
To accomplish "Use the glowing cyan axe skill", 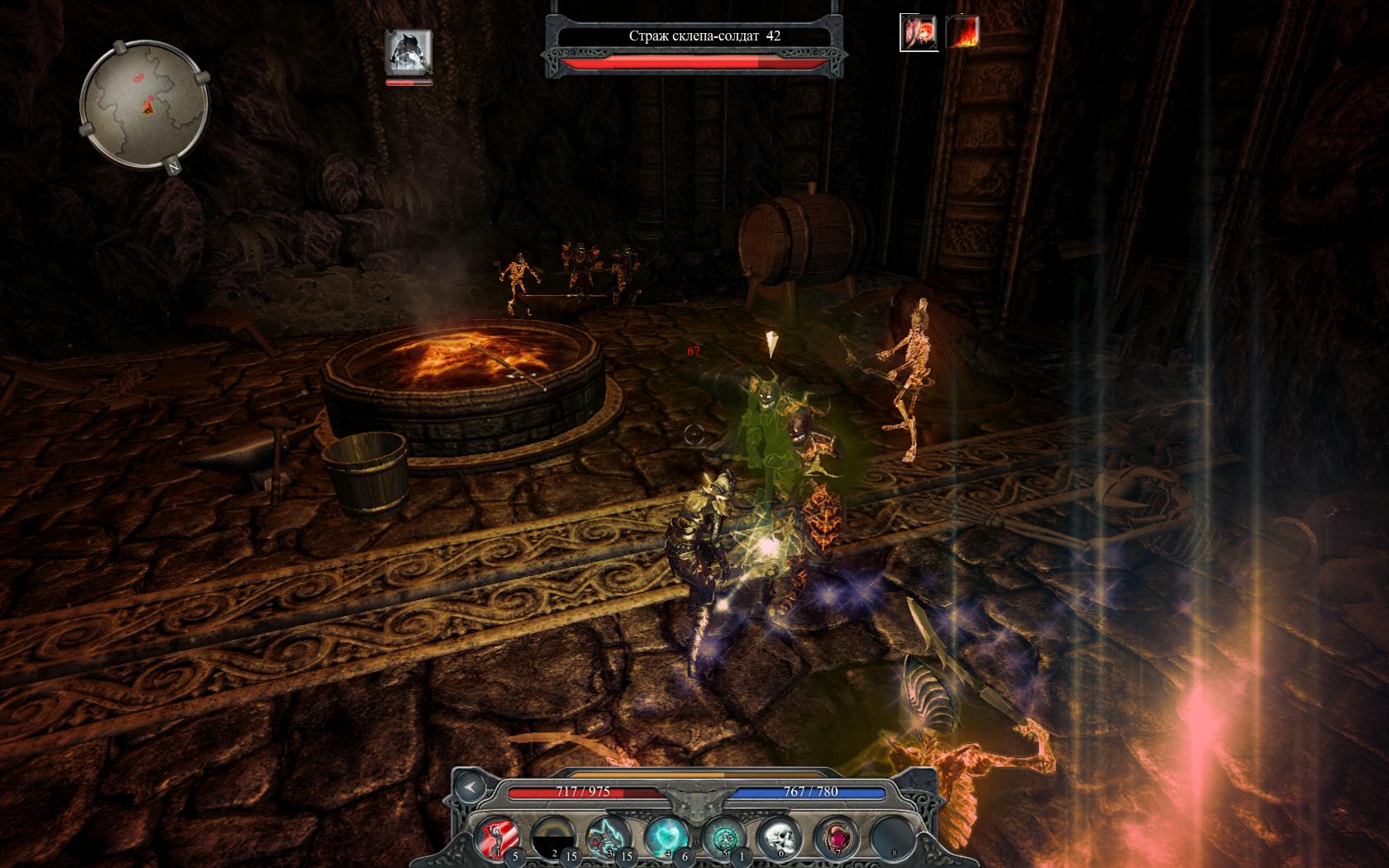I will pyautogui.click(x=609, y=837).
